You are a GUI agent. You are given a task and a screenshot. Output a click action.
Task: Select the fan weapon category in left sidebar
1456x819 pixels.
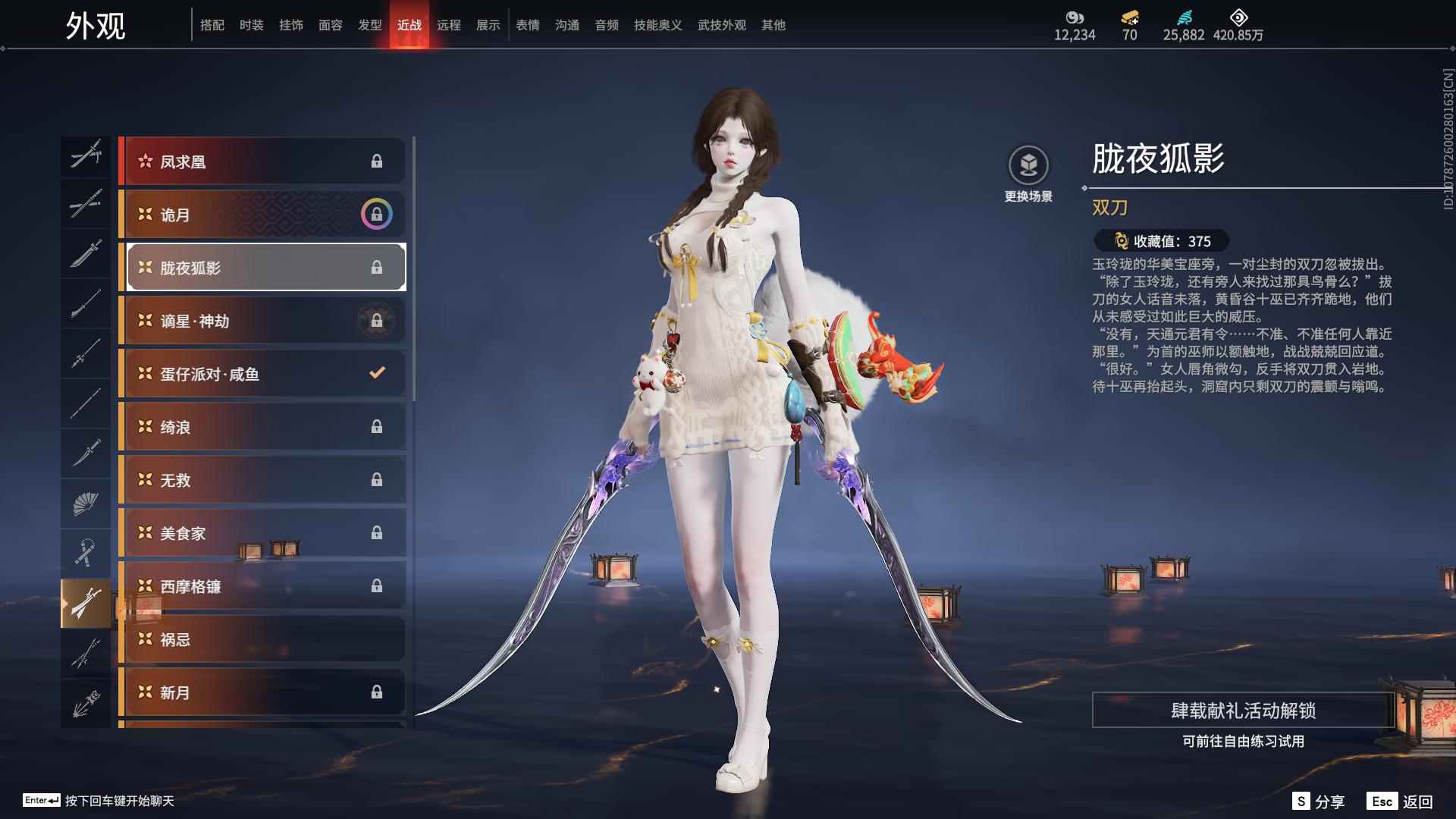[x=86, y=503]
